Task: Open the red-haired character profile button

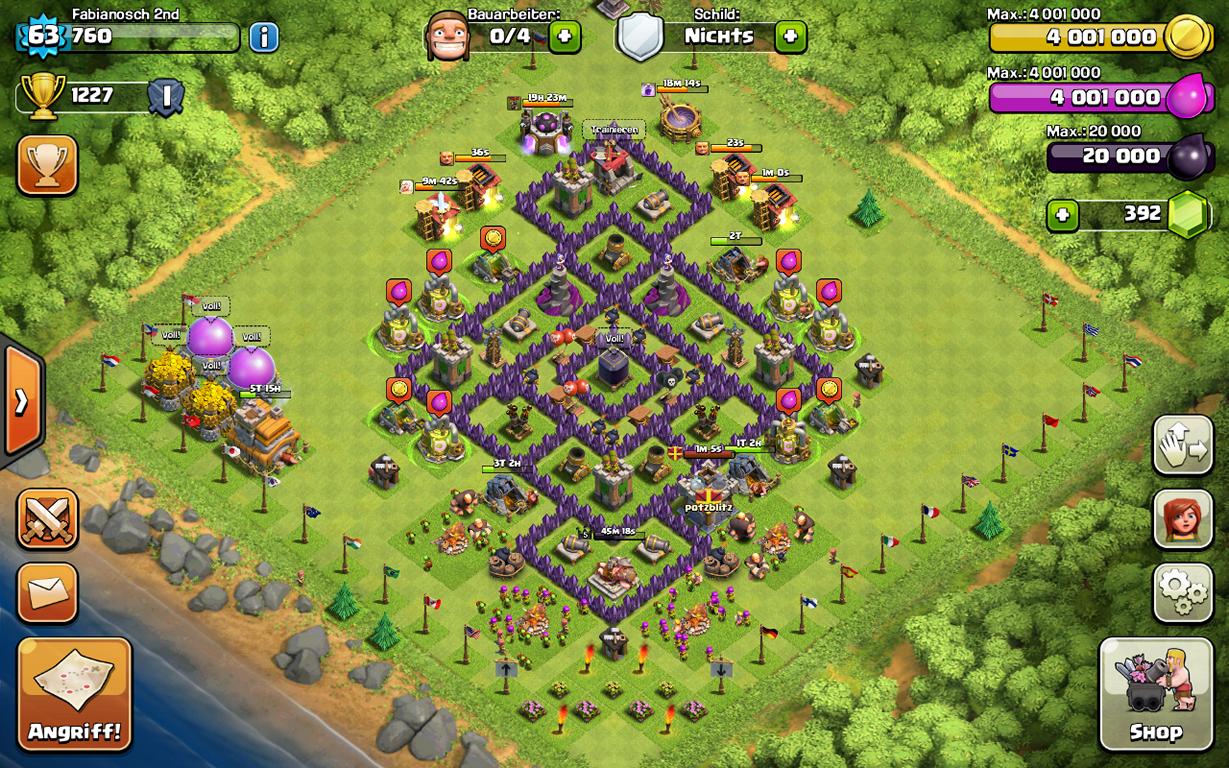Action: point(1183,518)
